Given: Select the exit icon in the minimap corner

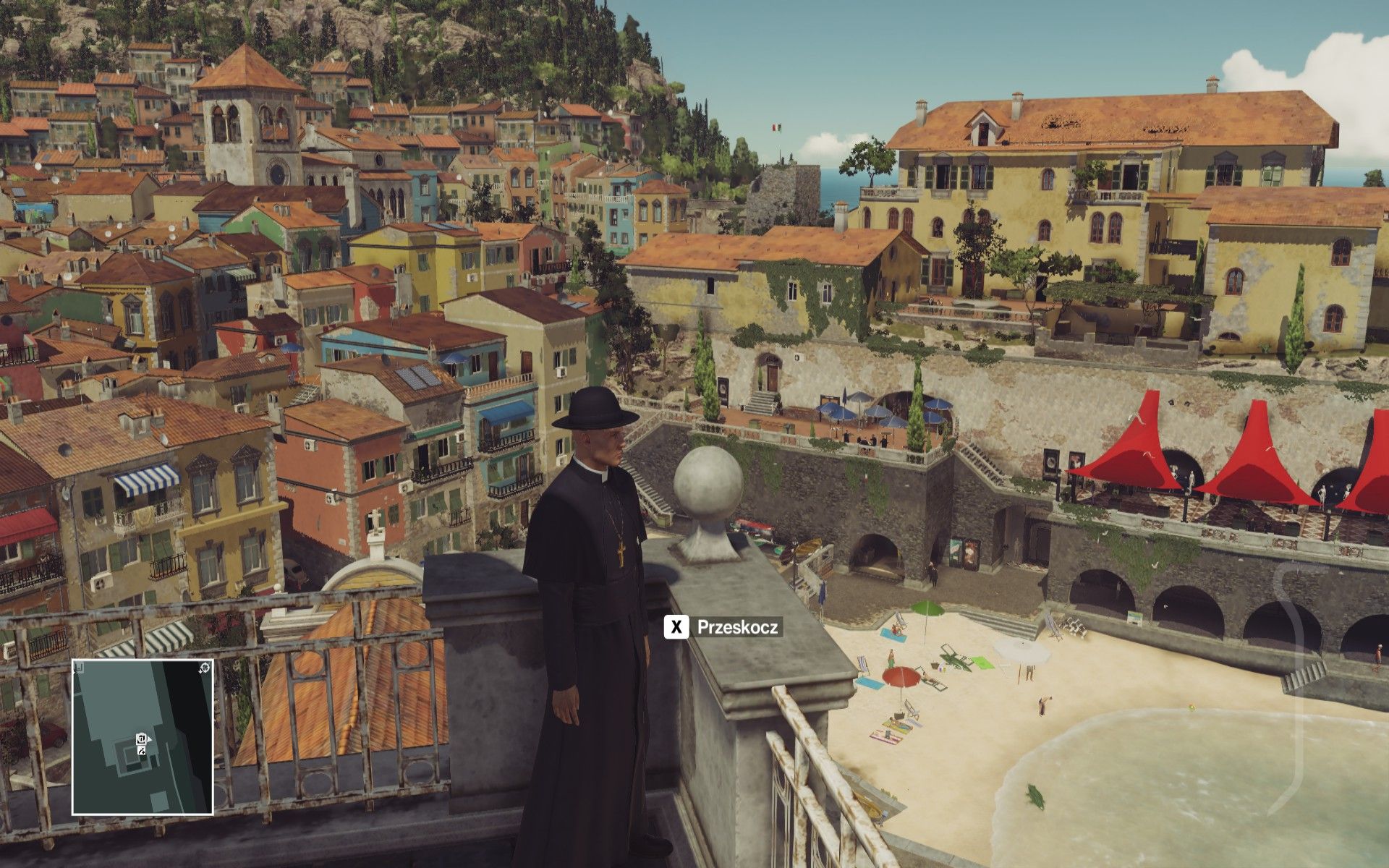Looking at the screenshot, I should [80, 665].
